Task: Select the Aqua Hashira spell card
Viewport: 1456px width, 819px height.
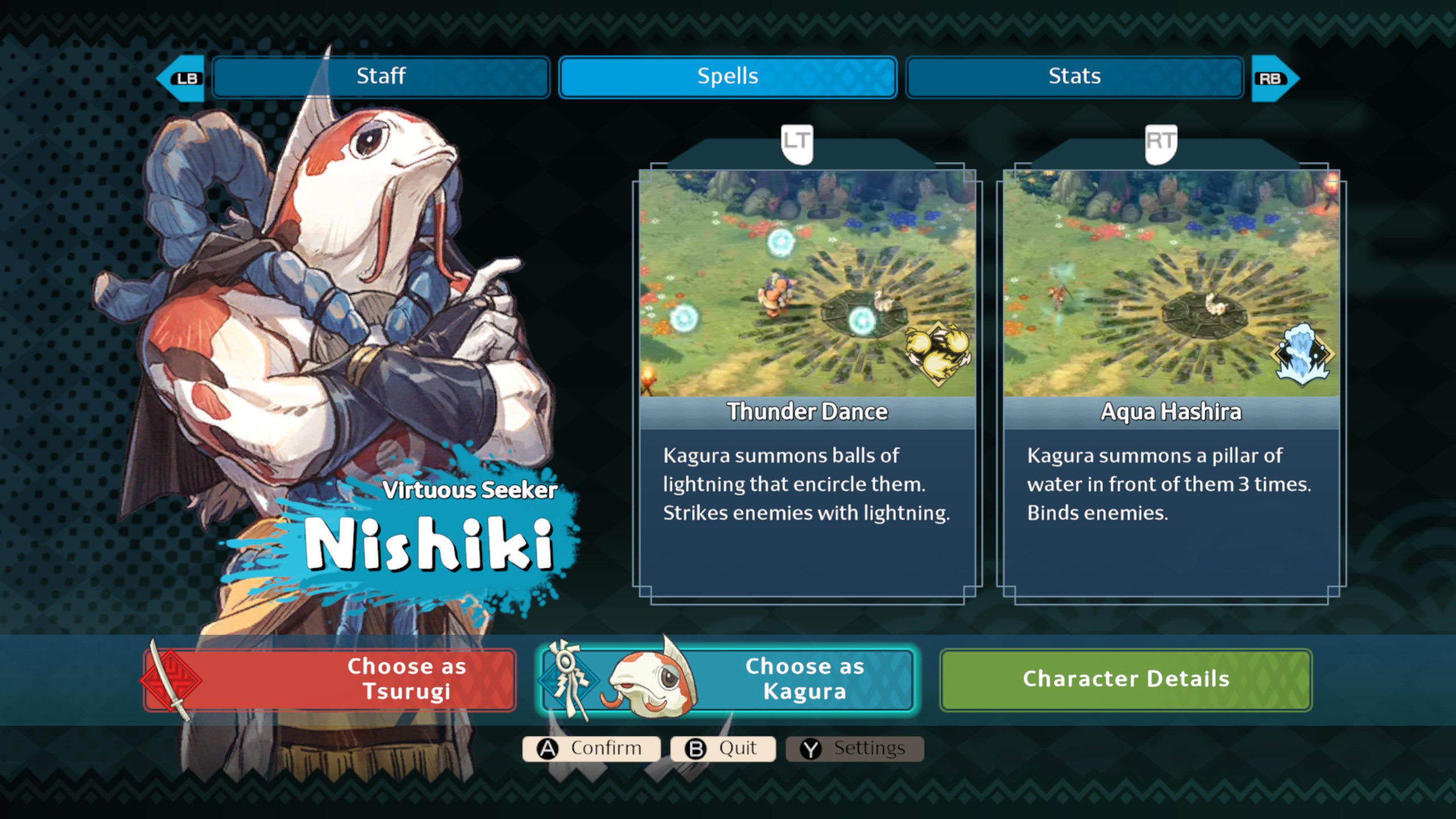Action: tap(1171, 381)
